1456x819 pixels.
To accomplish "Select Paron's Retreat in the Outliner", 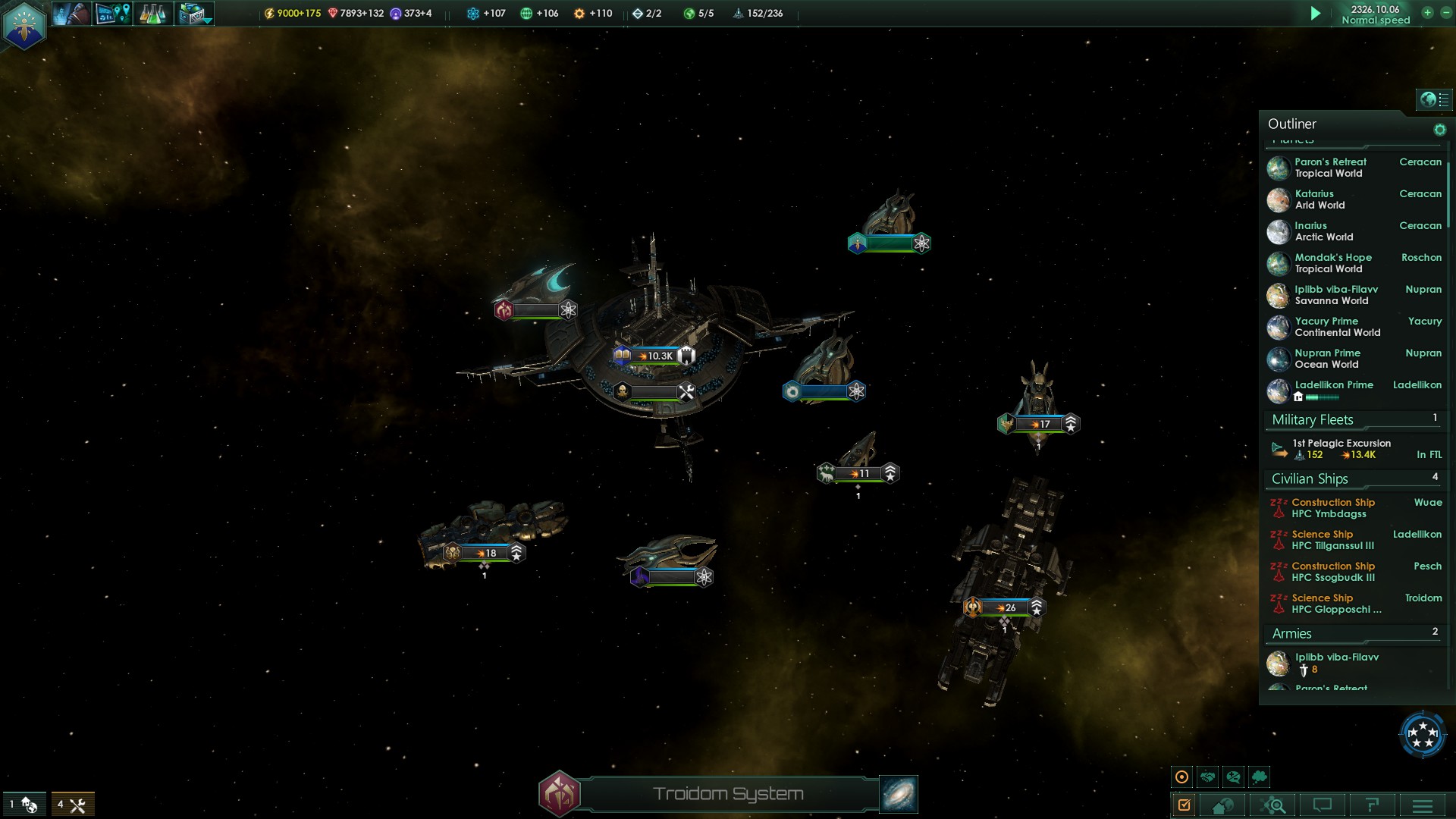I will [x=1331, y=168].
